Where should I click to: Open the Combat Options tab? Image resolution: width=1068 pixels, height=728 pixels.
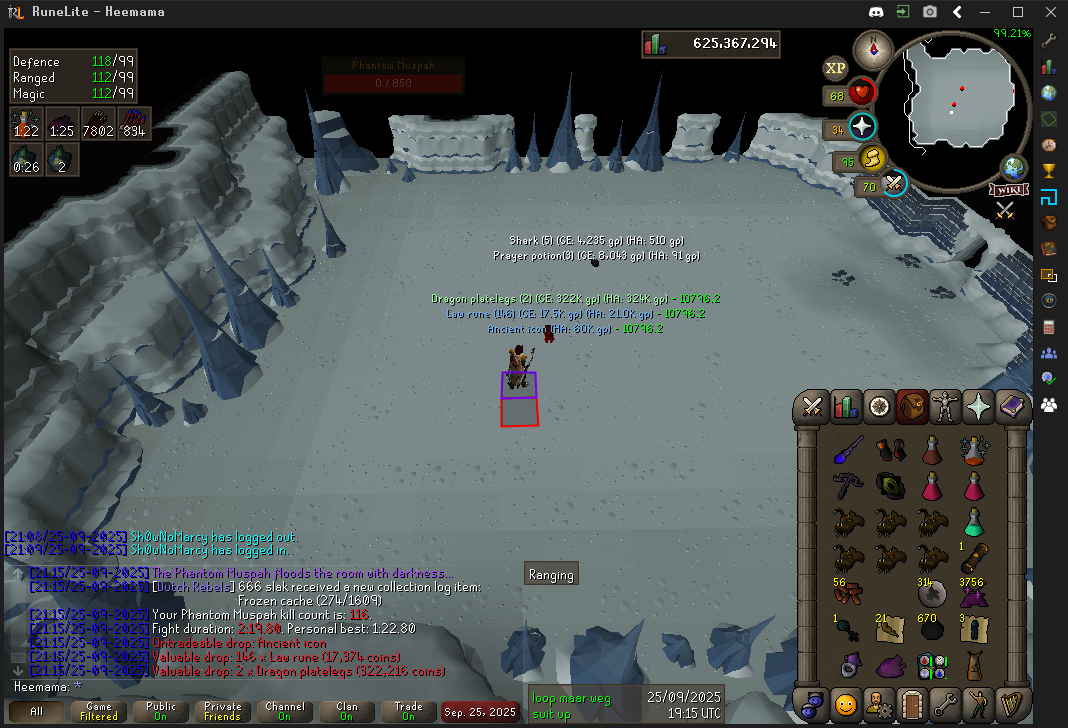813,407
